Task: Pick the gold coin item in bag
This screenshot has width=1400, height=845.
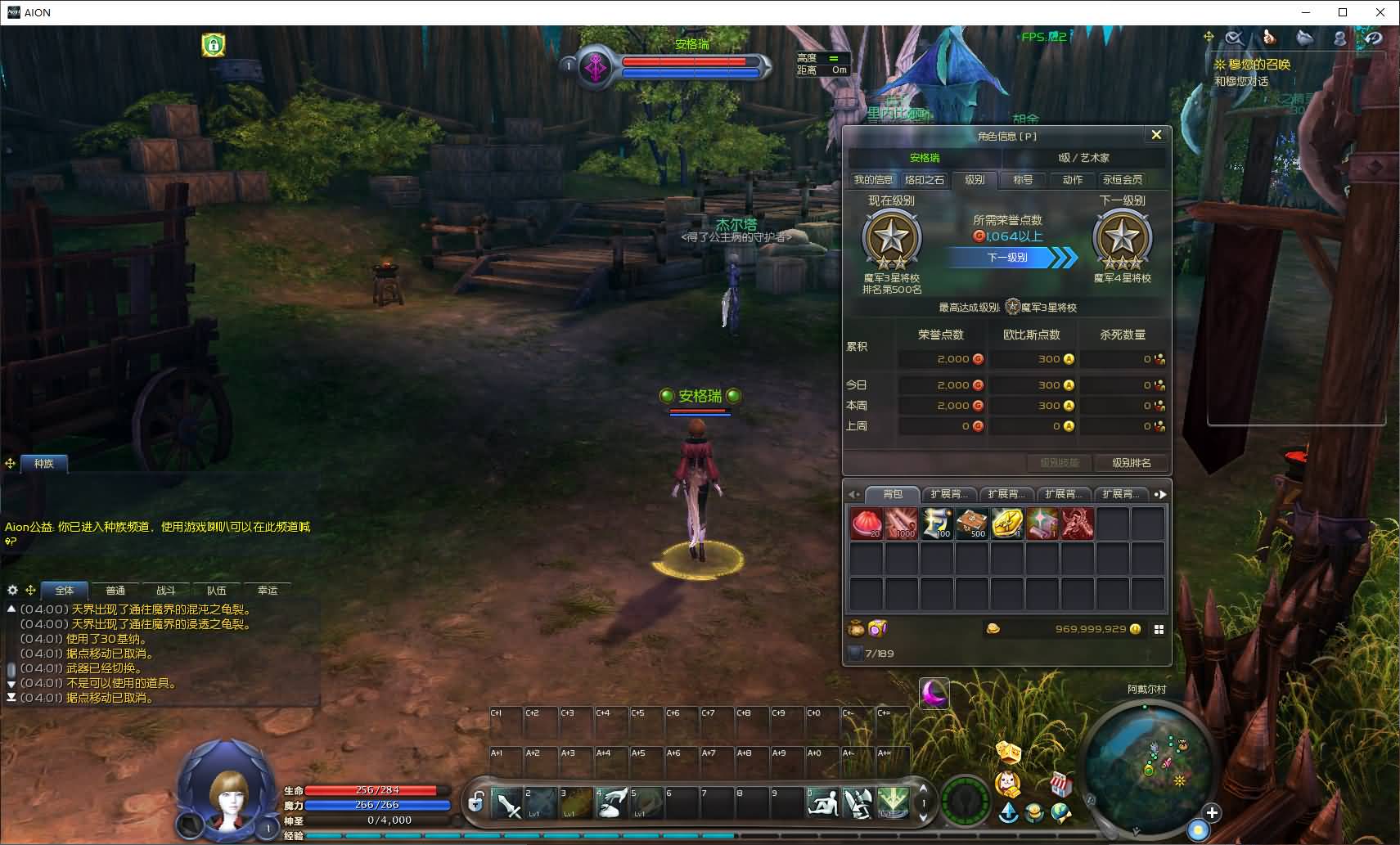Action: (x=1006, y=524)
